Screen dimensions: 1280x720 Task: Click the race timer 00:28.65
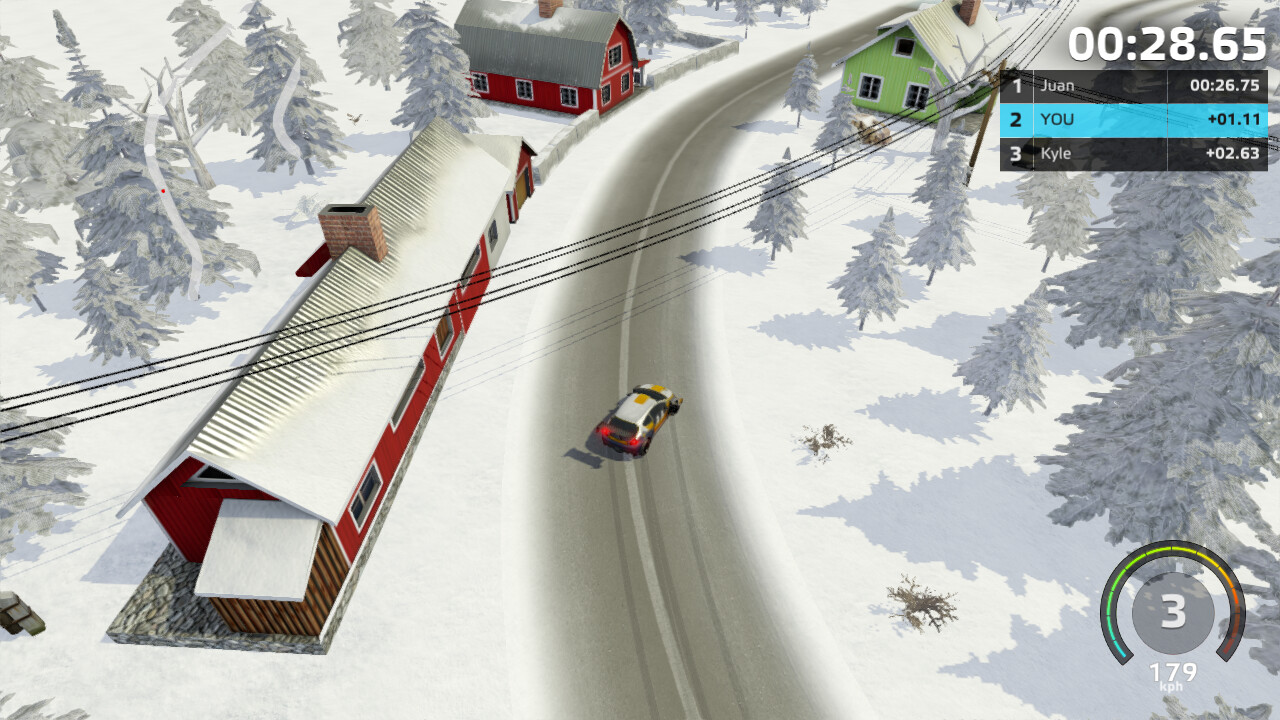click(1165, 42)
